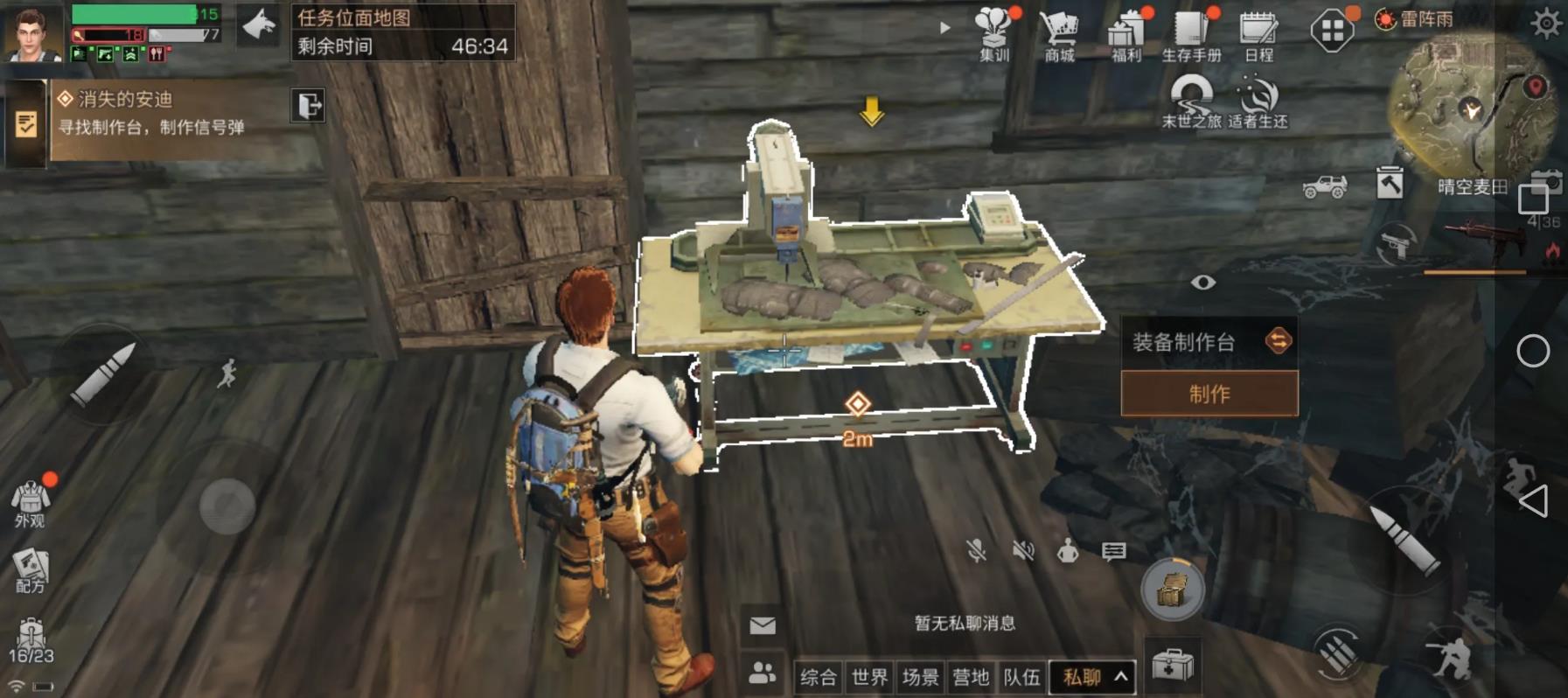Mute the microphone icon
The image size is (1568, 698).
click(975, 550)
